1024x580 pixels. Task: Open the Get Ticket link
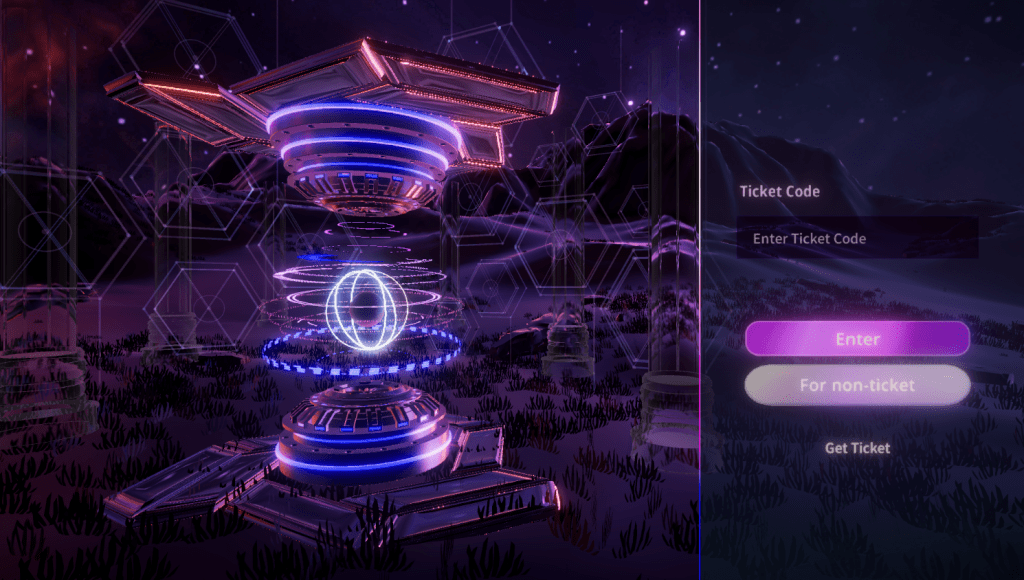coord(857,448)
